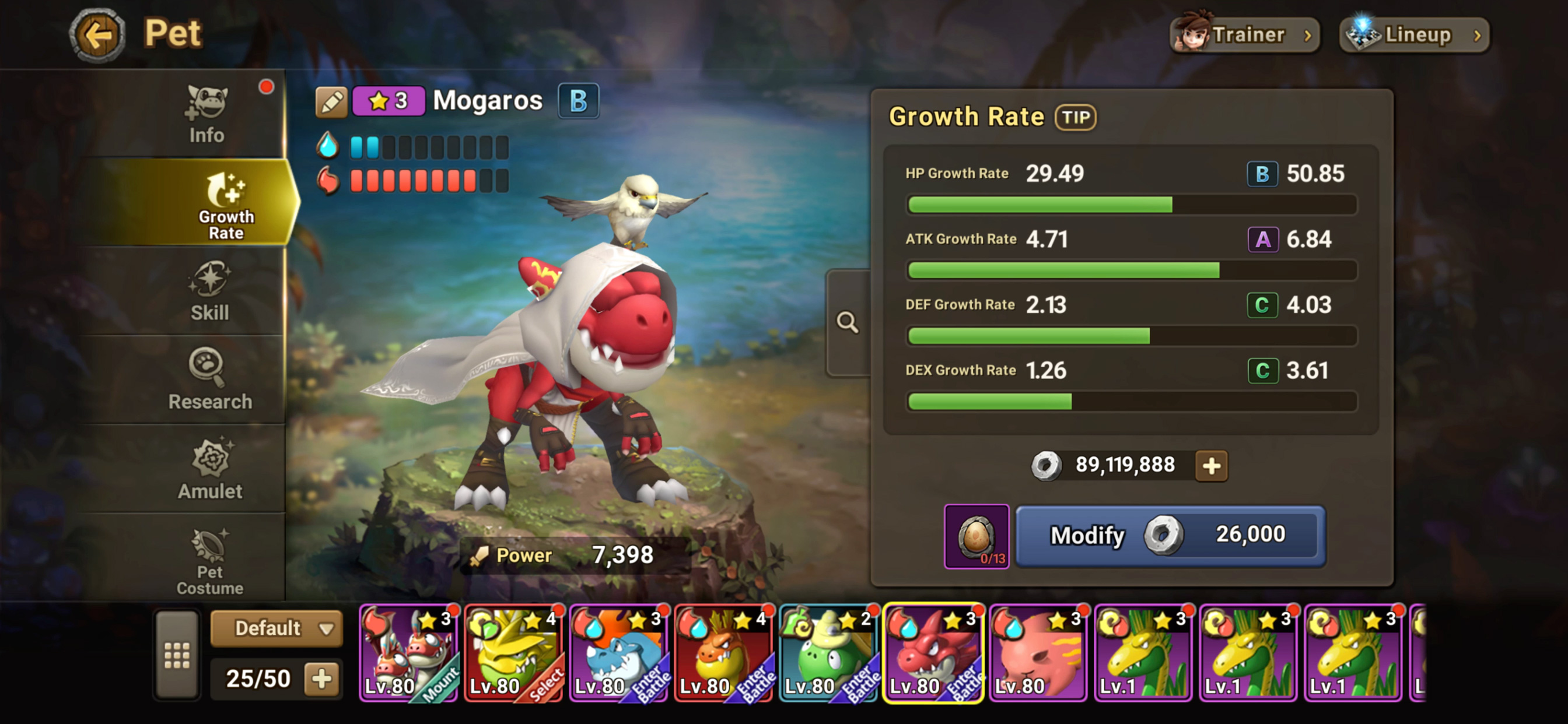Open the Amulet tab
The image size is (1568, 724).
[x=209, y=469]
